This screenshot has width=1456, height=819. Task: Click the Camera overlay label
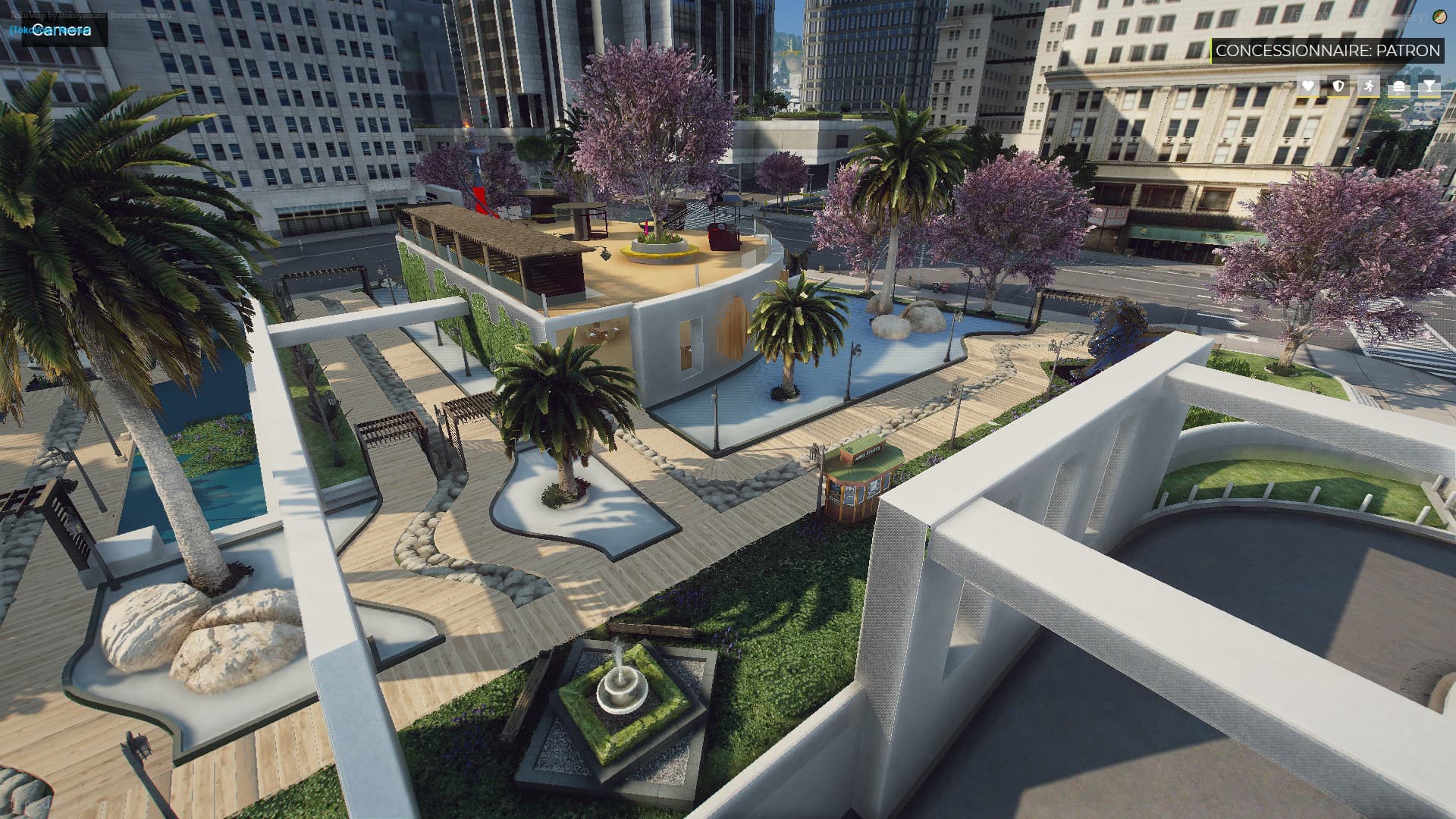point(62,30)
